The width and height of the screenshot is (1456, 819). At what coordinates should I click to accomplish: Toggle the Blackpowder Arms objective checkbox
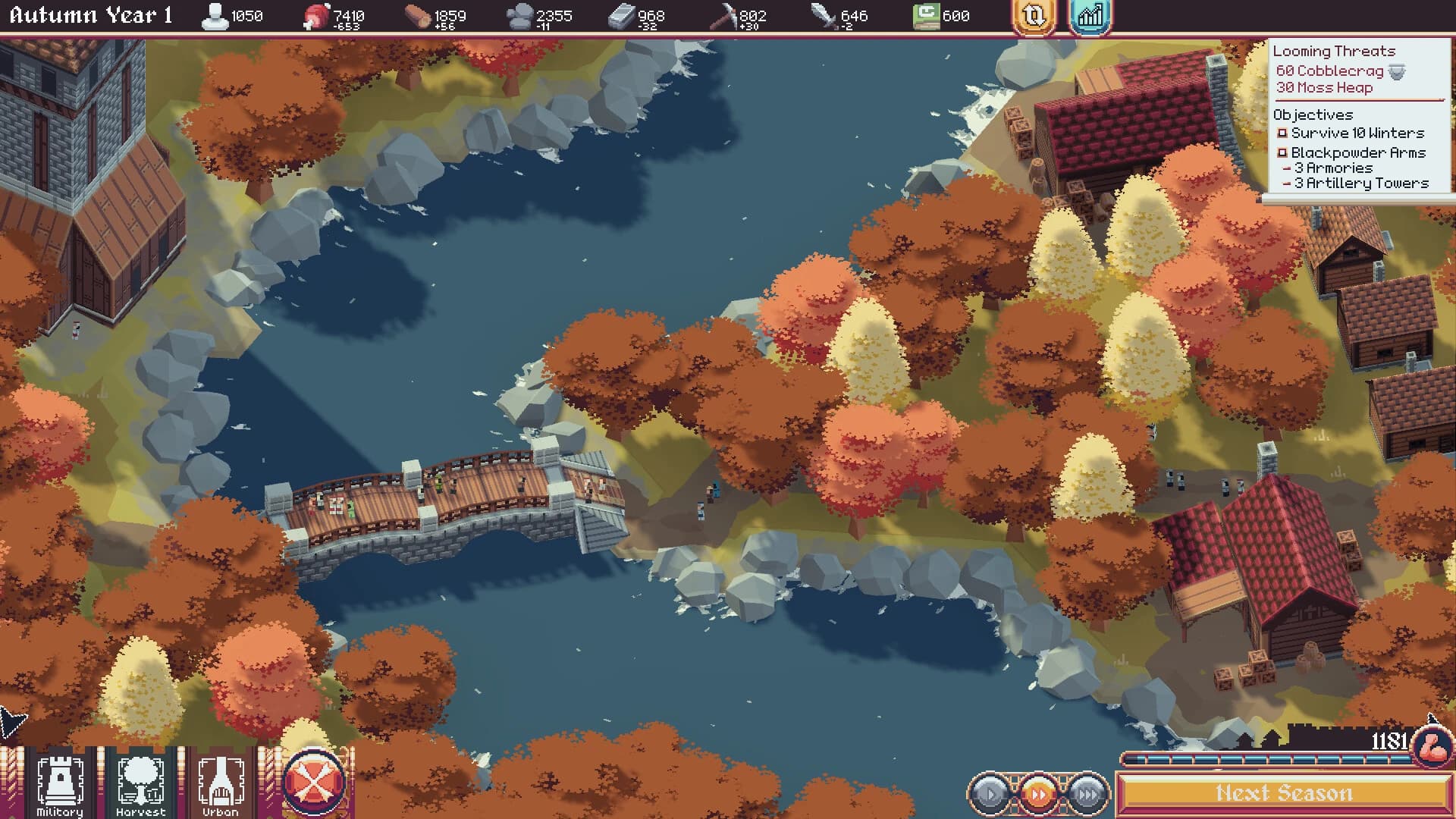(1282, 152)
